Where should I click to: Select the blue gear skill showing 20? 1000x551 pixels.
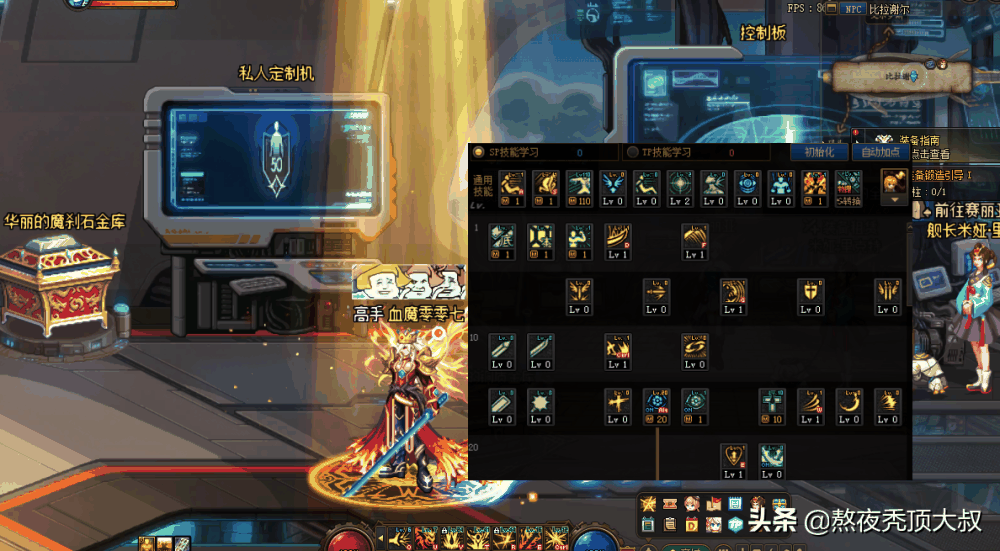tap(656, 402)
